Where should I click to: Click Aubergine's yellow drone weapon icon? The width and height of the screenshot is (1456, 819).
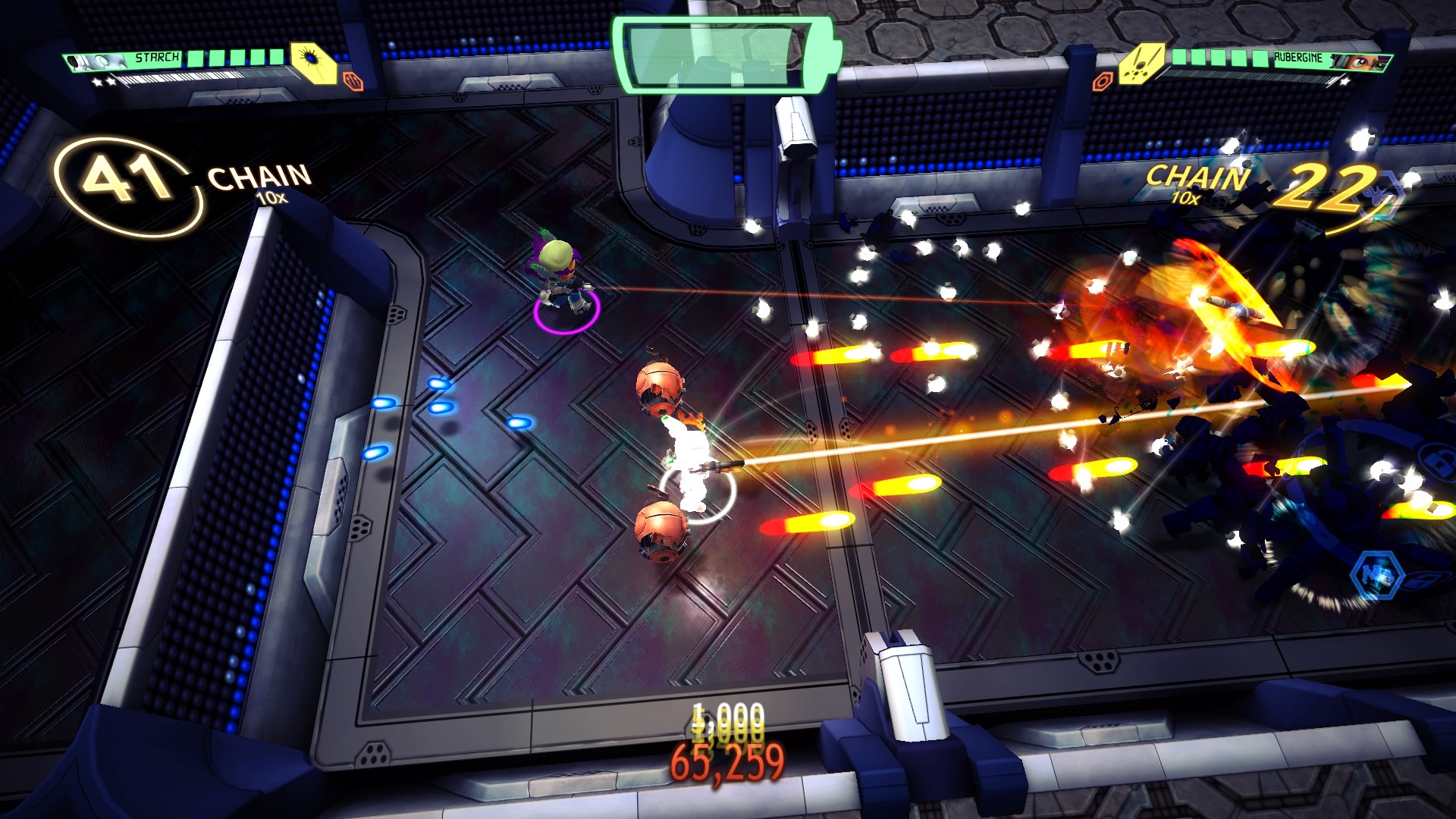point(1142,64)
